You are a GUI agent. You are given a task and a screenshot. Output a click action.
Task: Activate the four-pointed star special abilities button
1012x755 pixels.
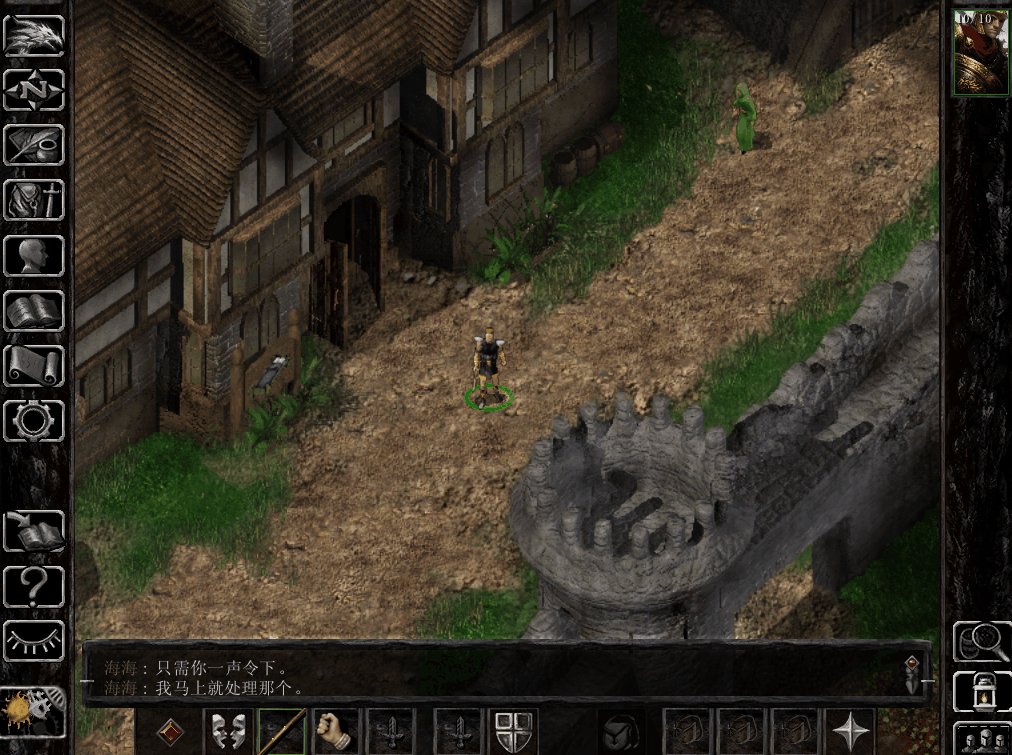coord(851,732)
